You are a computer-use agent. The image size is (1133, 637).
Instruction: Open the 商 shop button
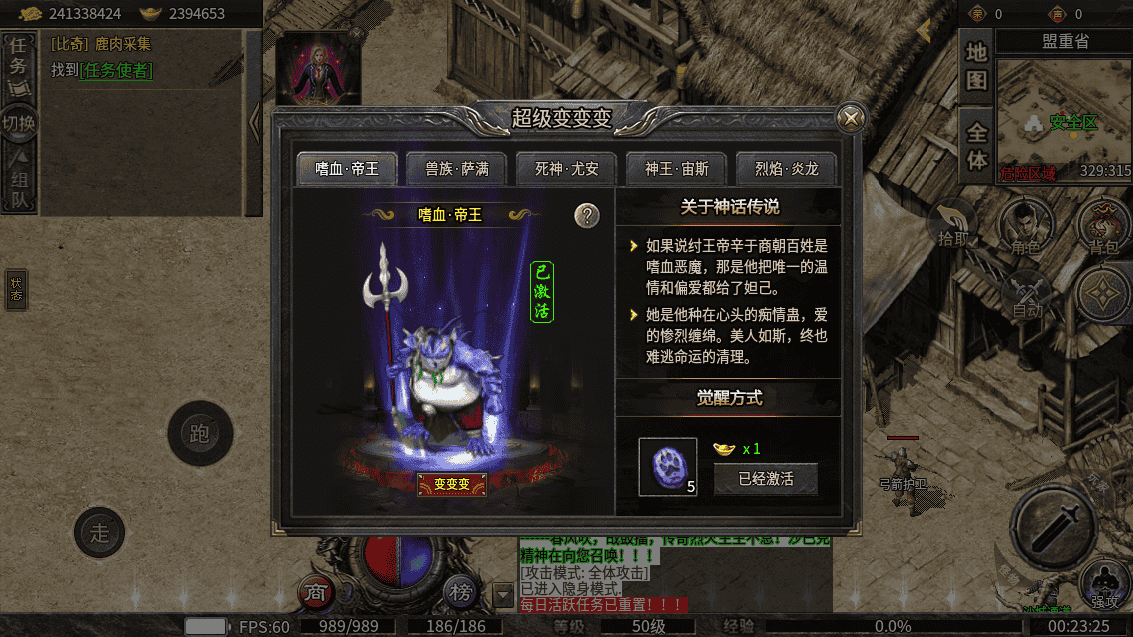(x=316, y=592)
